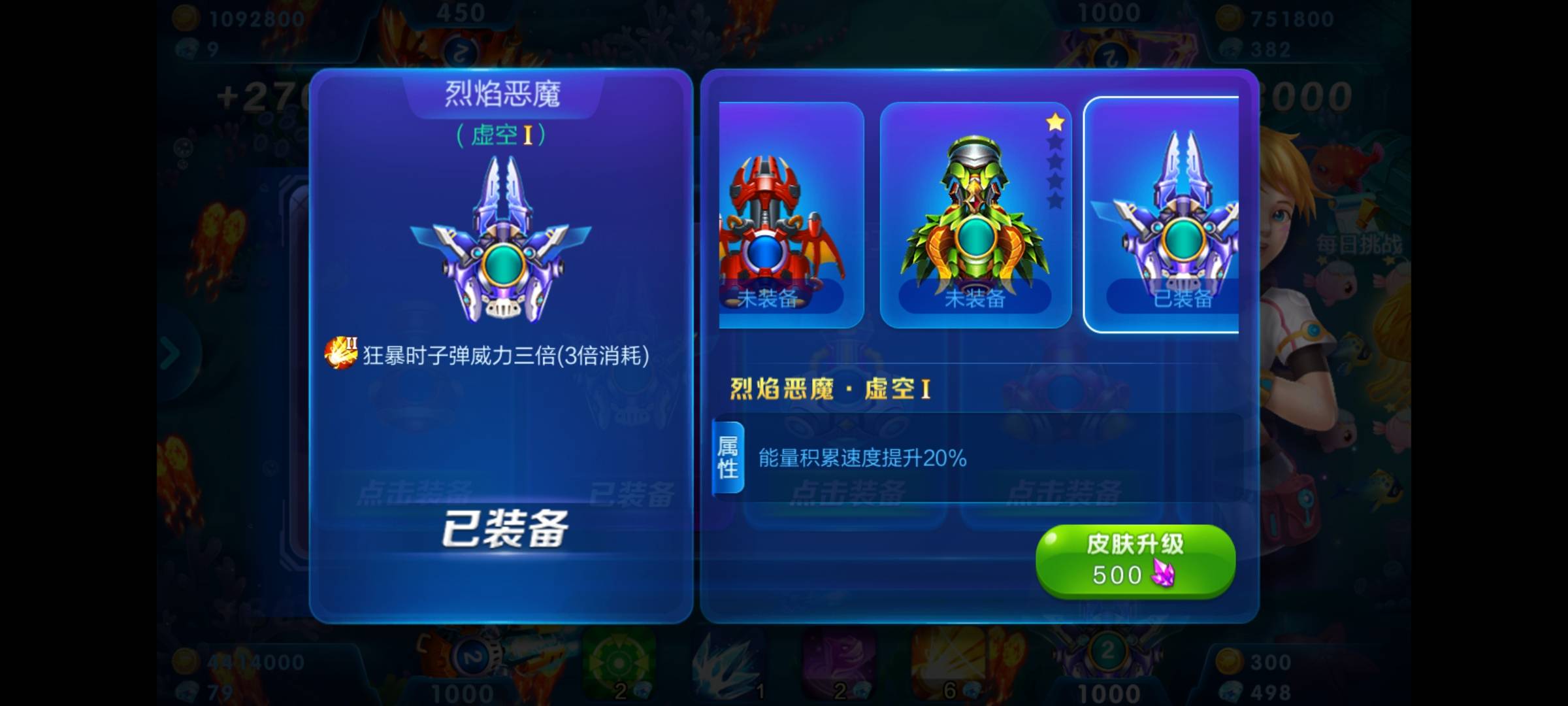Expand the side panel with the left arrow chevron
Screen dimensions: 1568x706
coord(171,351)
